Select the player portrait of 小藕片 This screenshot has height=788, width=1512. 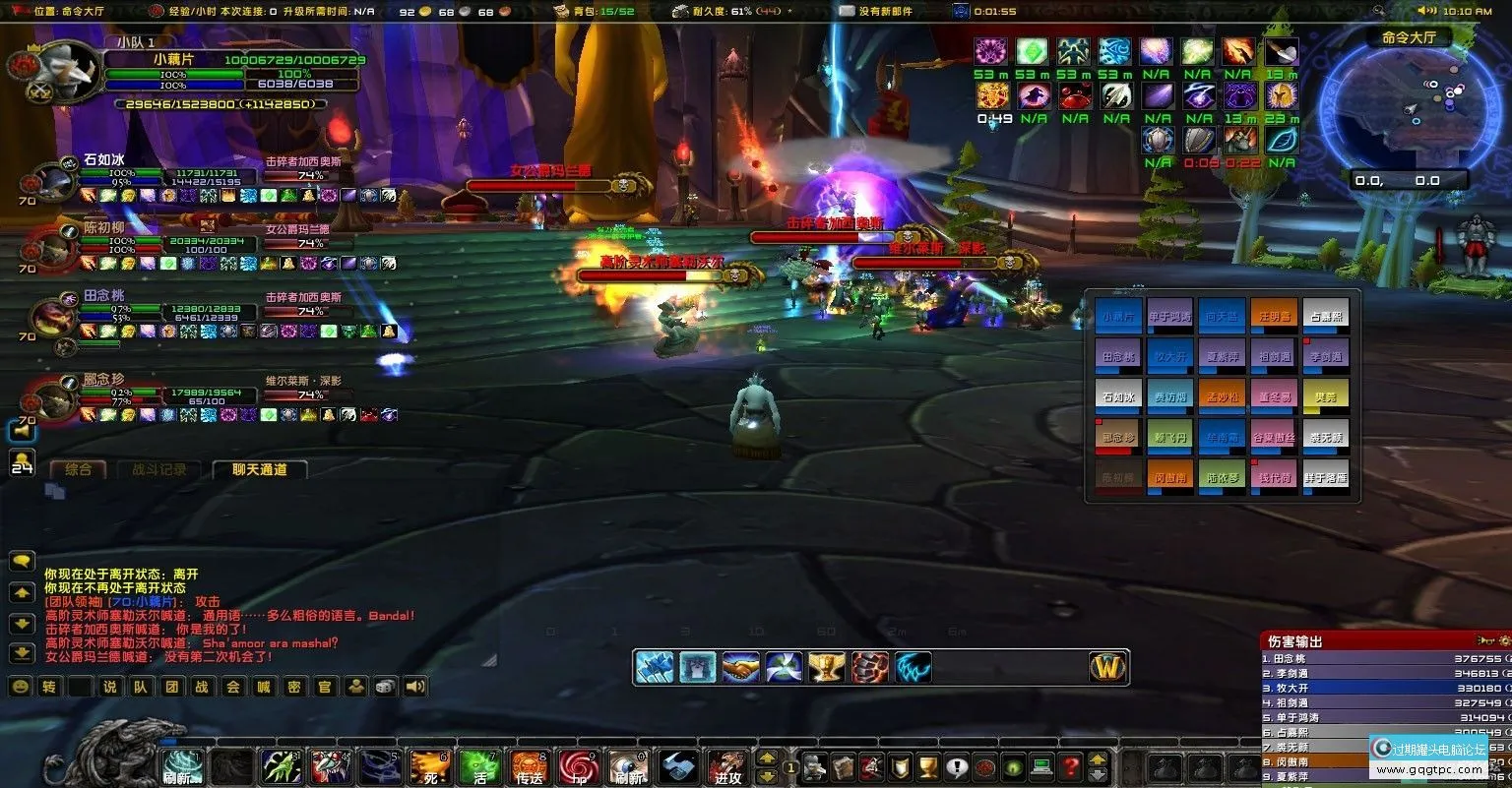click(x=69, y=71)
